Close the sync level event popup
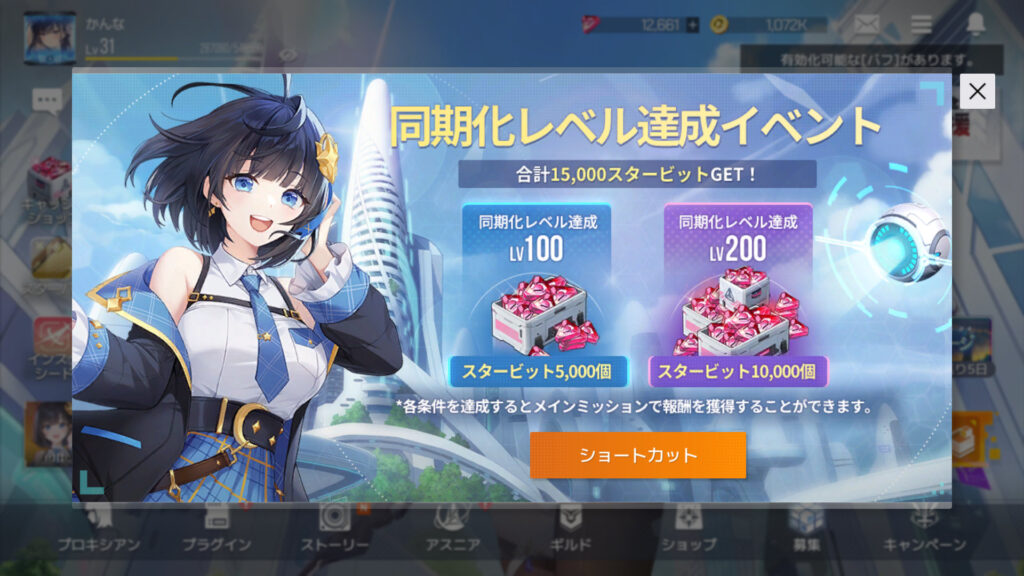Viewport: 1024px width, 576px height. tap(977, 92)
